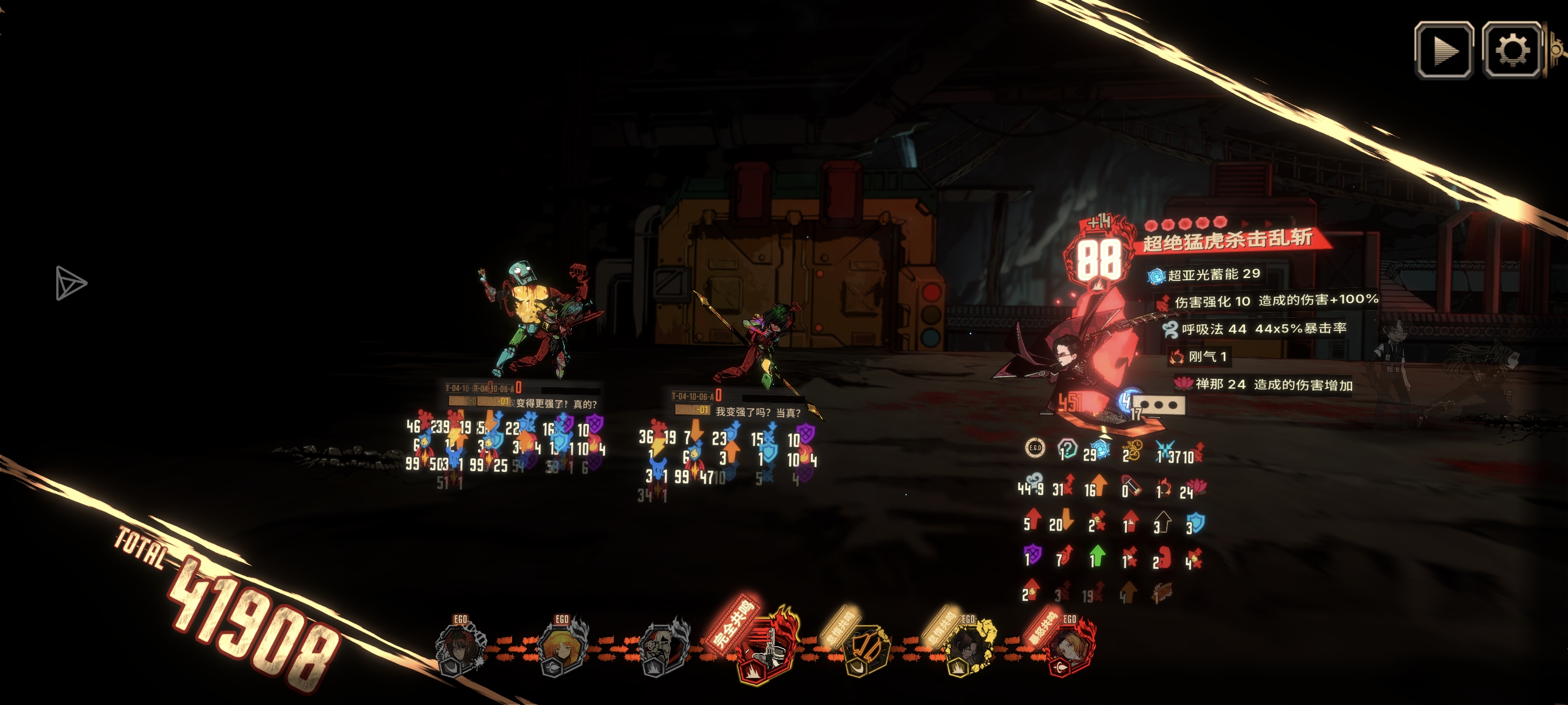The height and width of the screenshot is (705, 1568).
Task: Open the gear settings menu
Action: [1512, 50]
